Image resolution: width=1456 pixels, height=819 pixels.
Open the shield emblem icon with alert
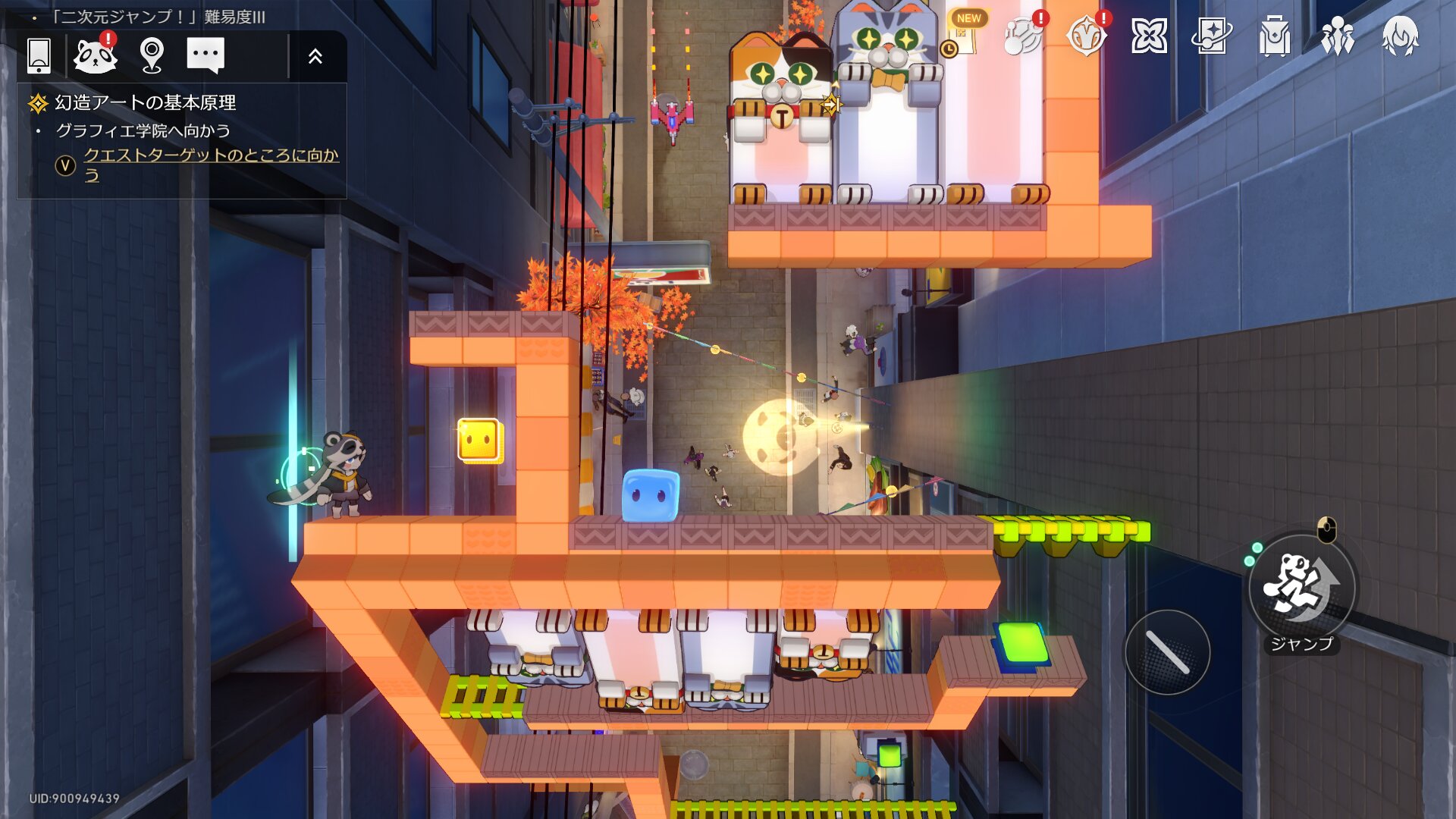pos(1086,35)
